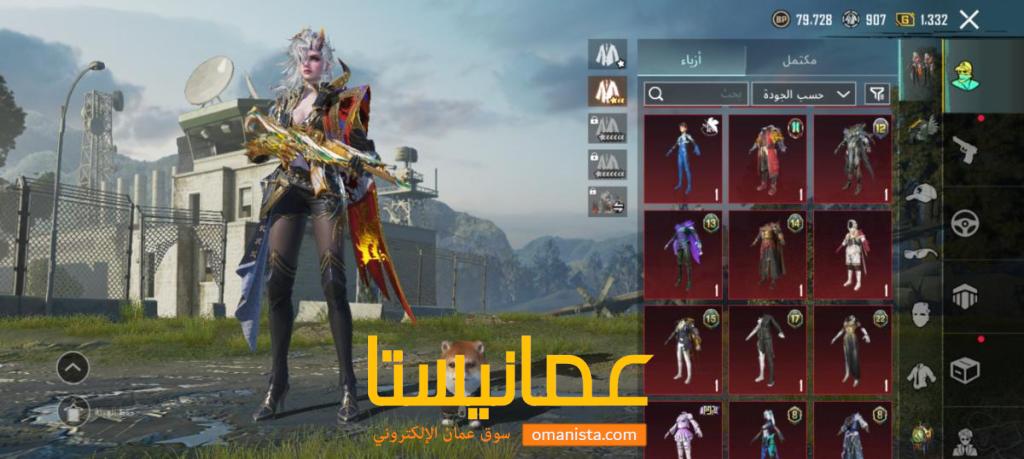Expand the up-arrow circle button
The height and width of the screenshot is (459, 1024).
point(73,369)
